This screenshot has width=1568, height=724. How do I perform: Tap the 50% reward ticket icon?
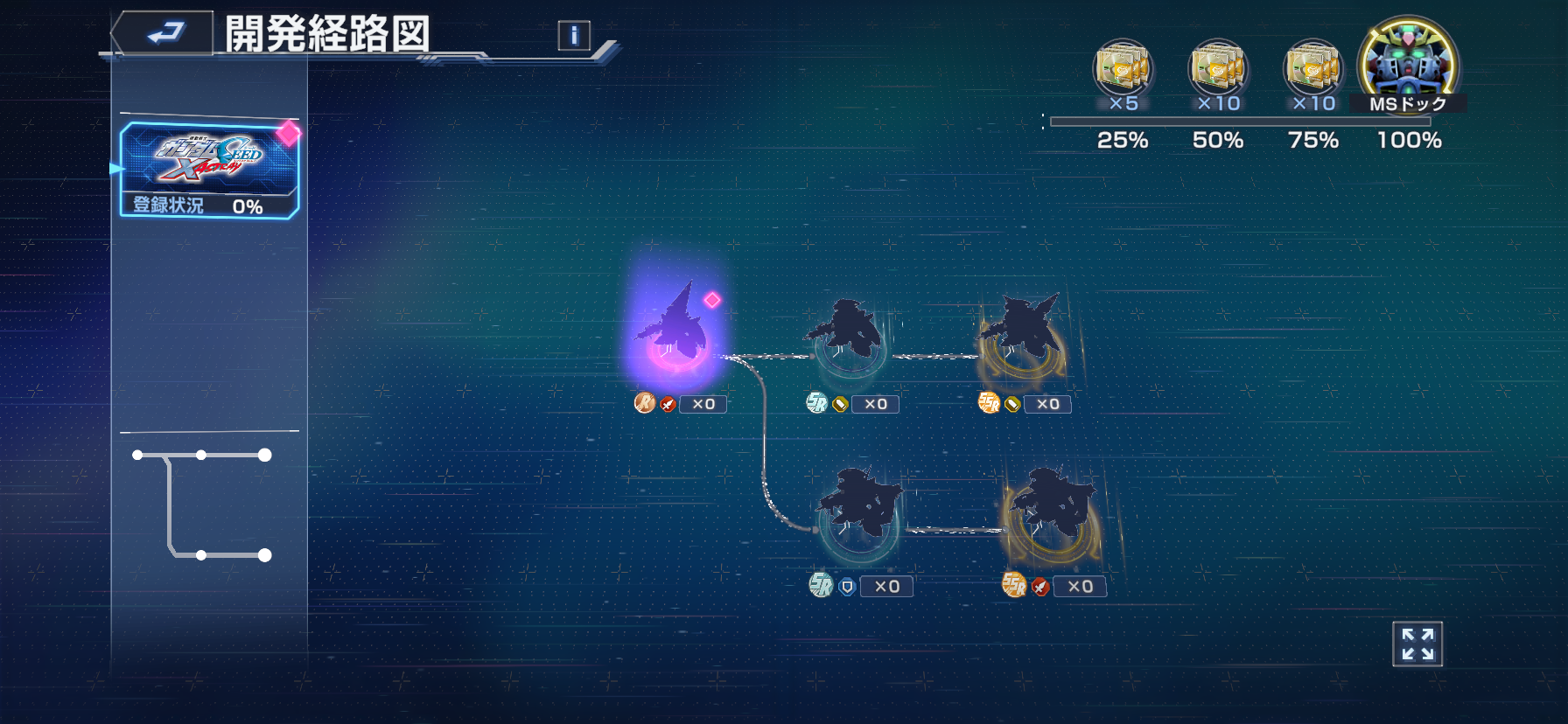1218,70
